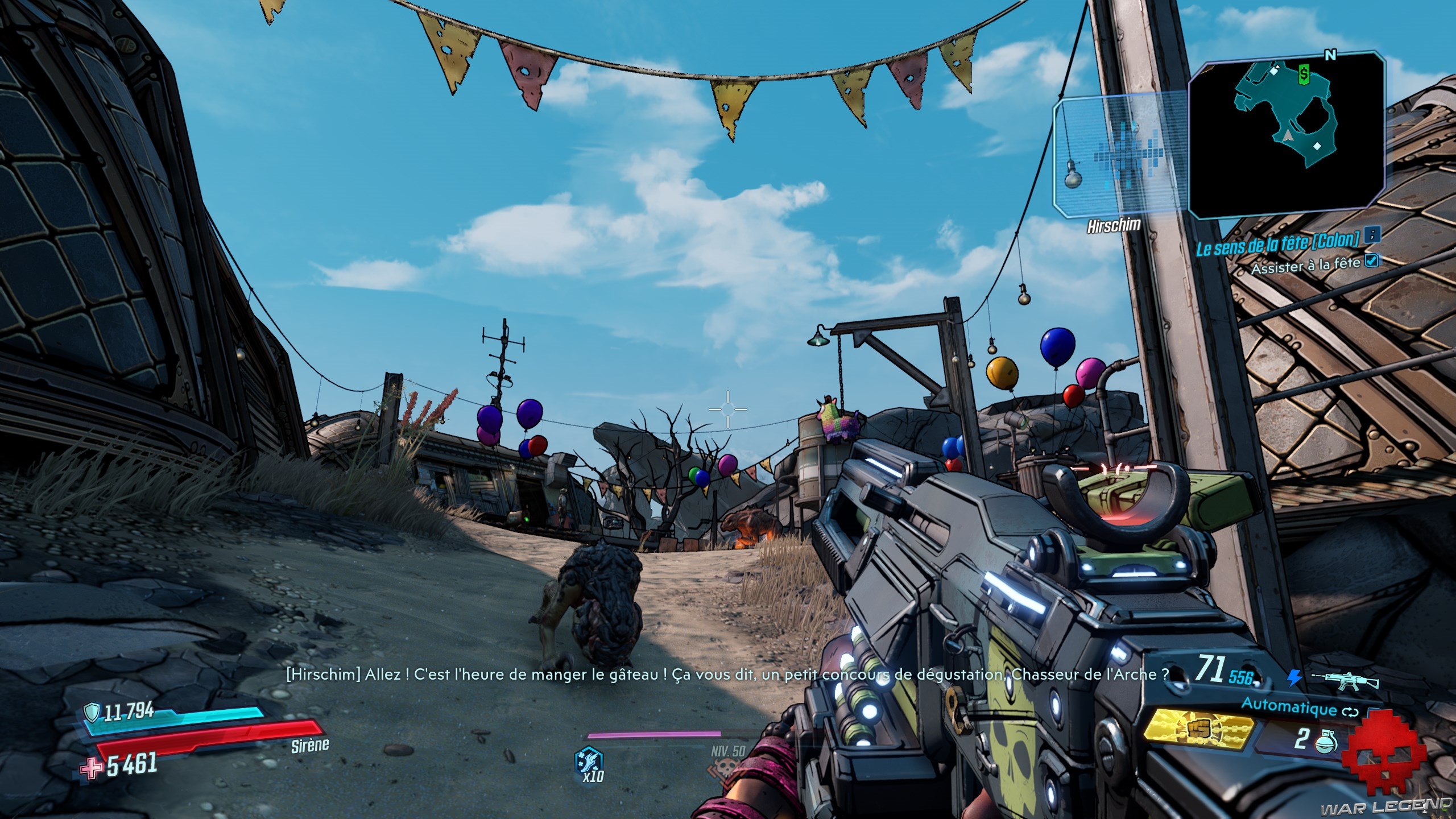Click the shield icon beside 11 794
This screenshot has width=1456, height=819.
click(x=92, y=710)
